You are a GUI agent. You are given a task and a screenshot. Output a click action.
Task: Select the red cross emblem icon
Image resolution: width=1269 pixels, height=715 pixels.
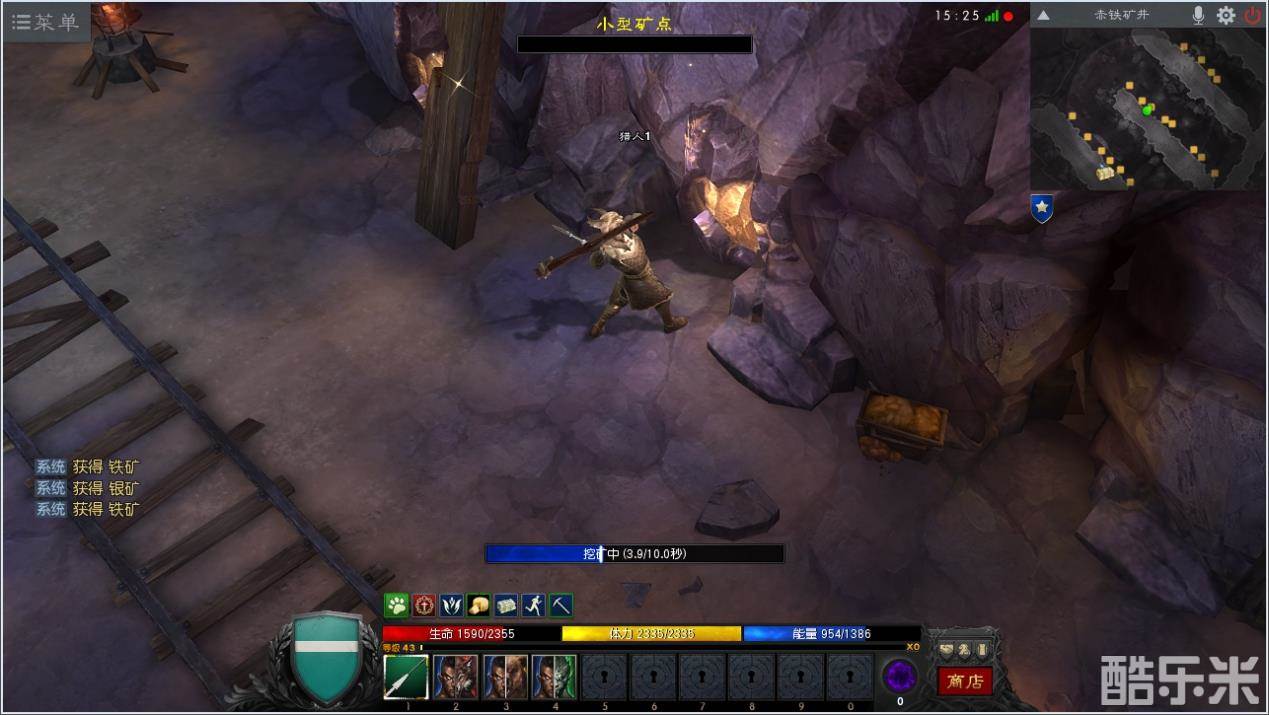pos(424,605)
